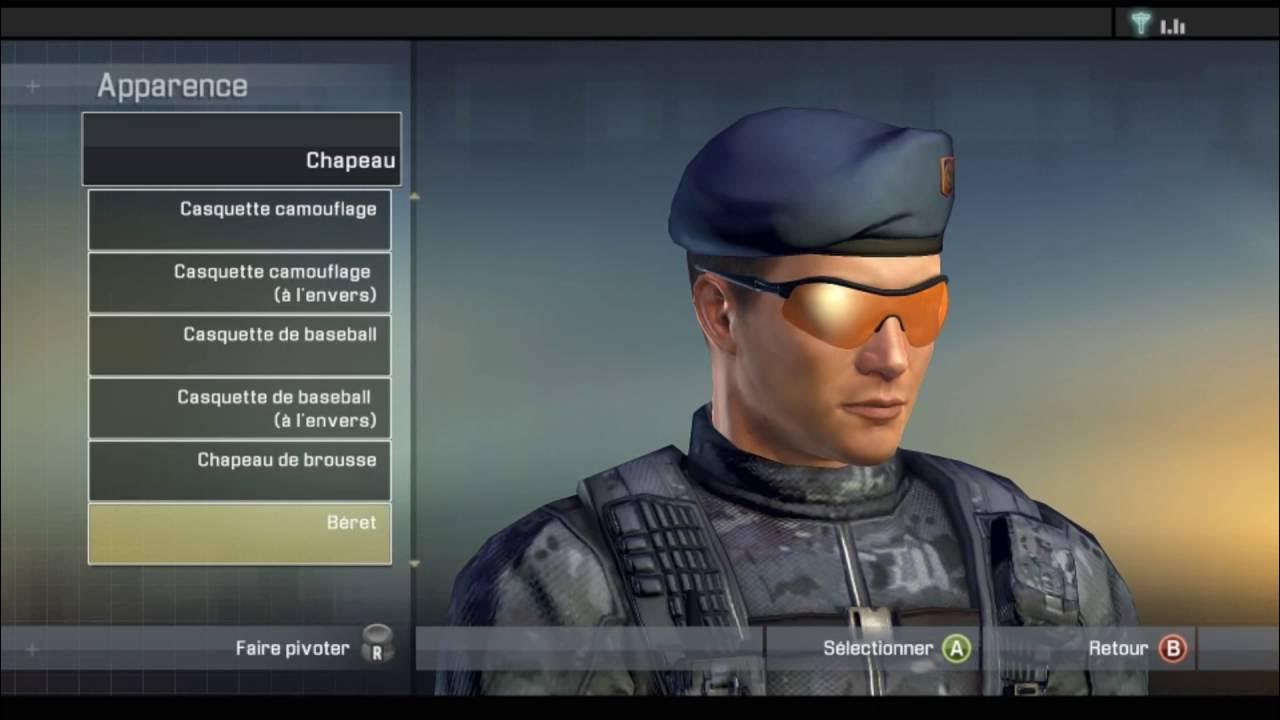Click the highlighted gold Béret row
This screenshot has width=1280, height=720.
coord(240,532)
